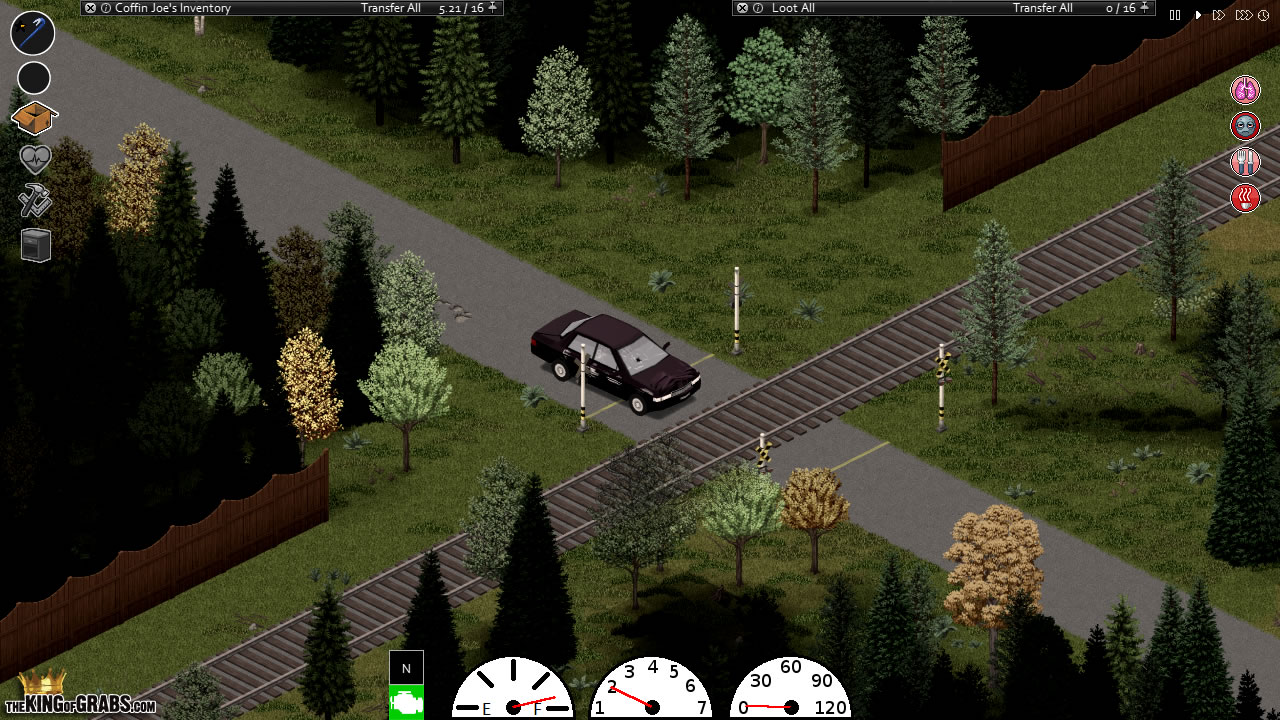Close the Loot All panel
The height and width of the screenshot is (720, 1280).
click(x=741, y=8)
